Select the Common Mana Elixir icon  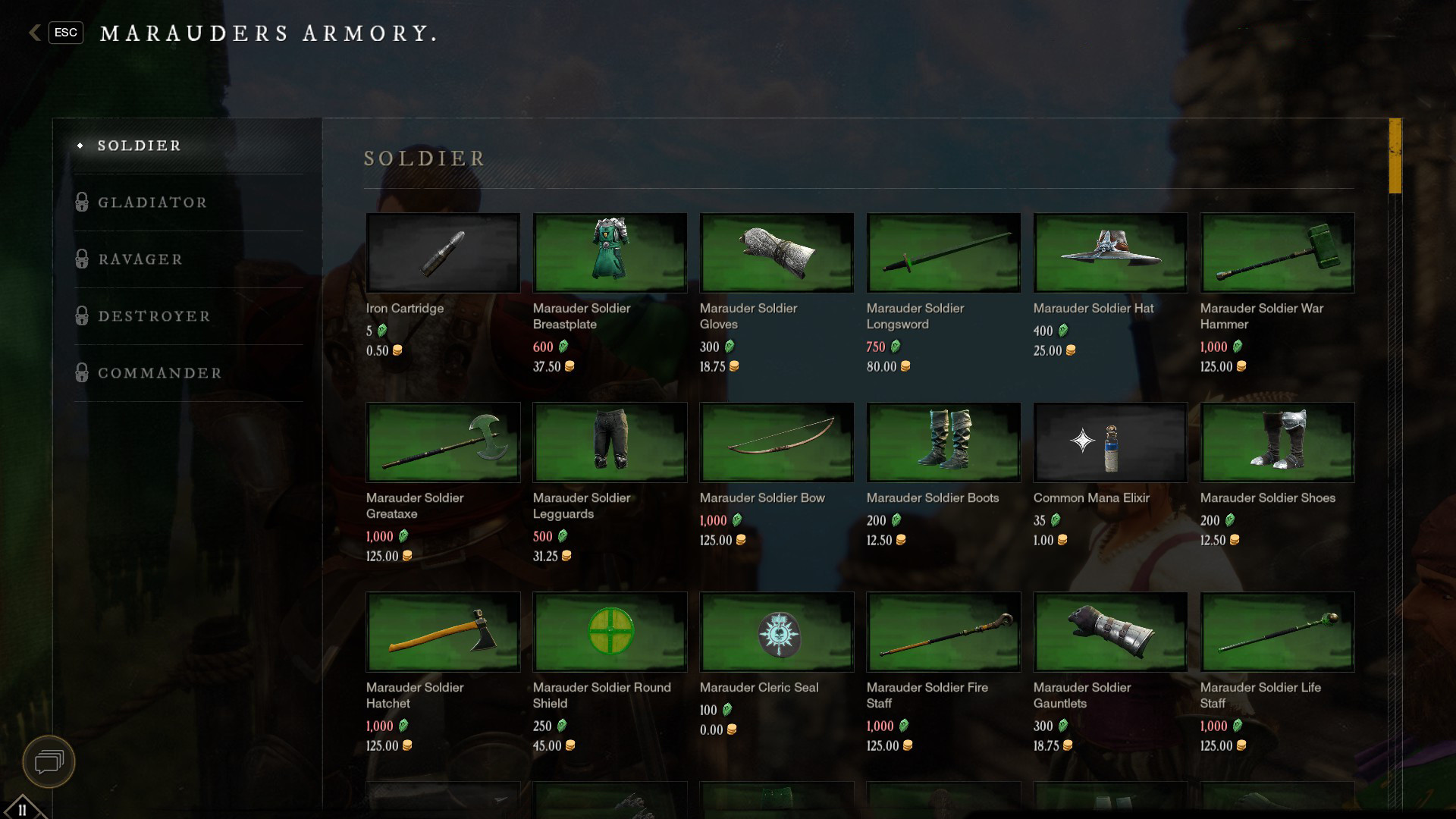pyautogui.click(x=1110, y=442)
